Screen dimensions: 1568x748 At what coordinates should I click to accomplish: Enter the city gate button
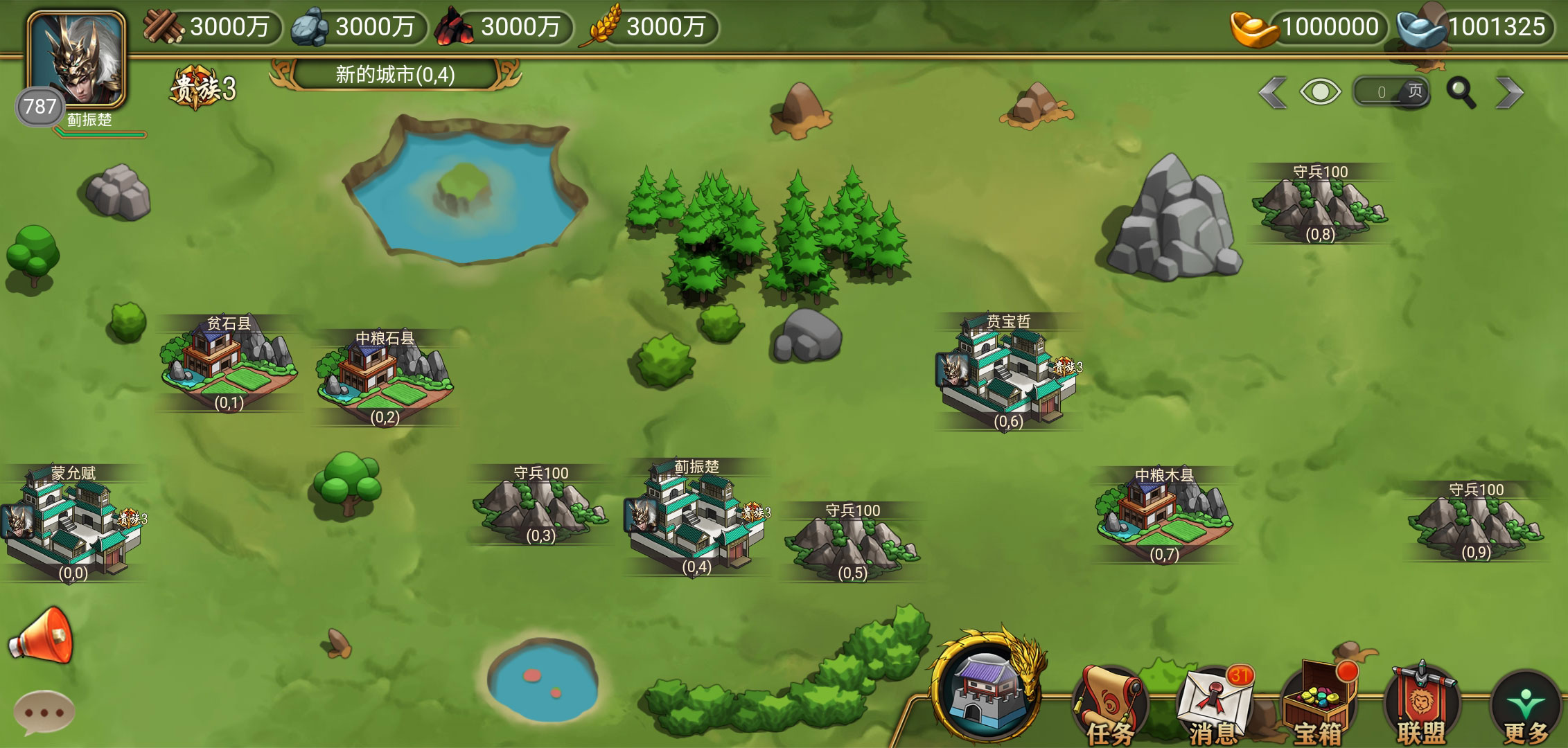[x=986, y=689]
